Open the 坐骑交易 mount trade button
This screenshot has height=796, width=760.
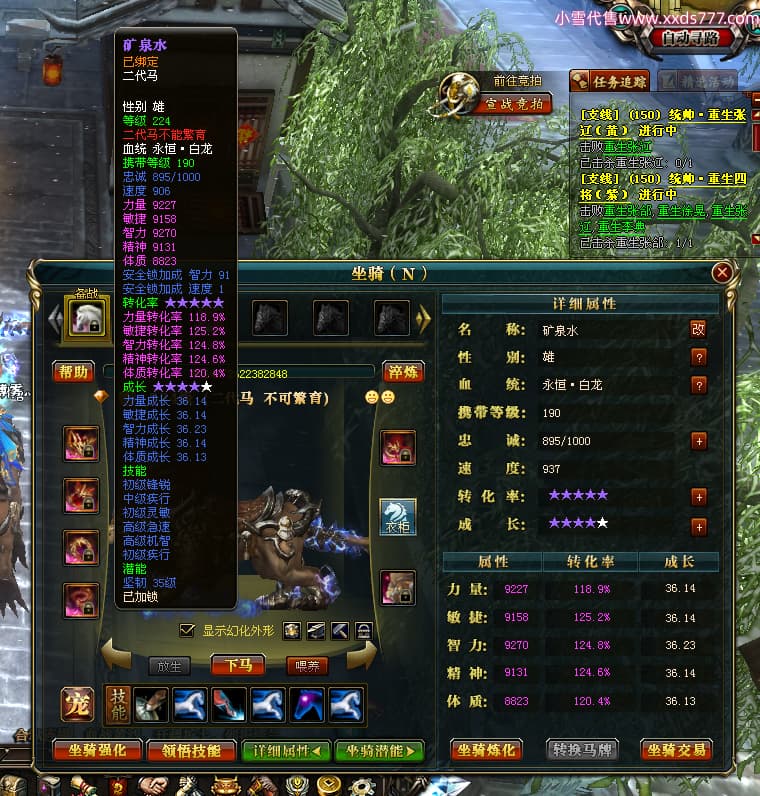pos(676,749)
